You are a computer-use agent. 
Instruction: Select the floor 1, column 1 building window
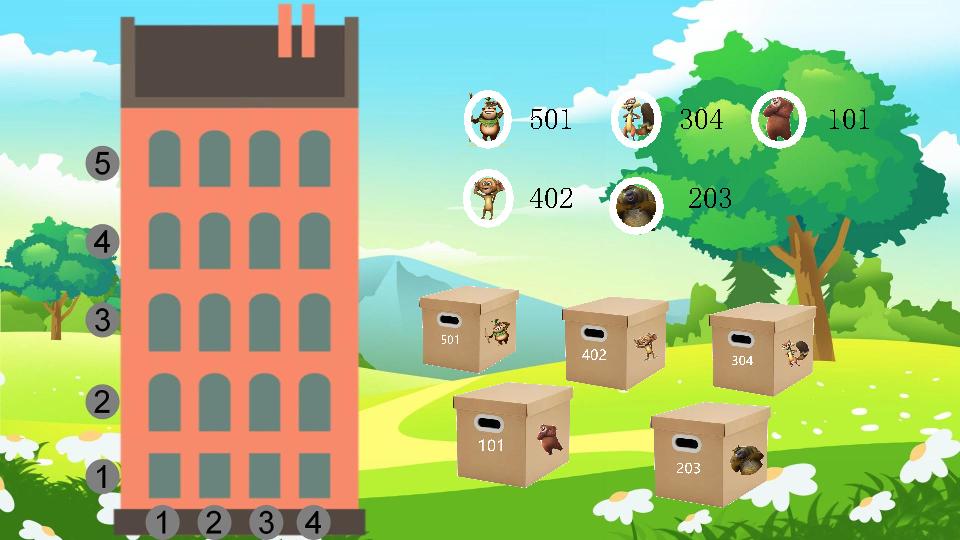coord(164,475)
